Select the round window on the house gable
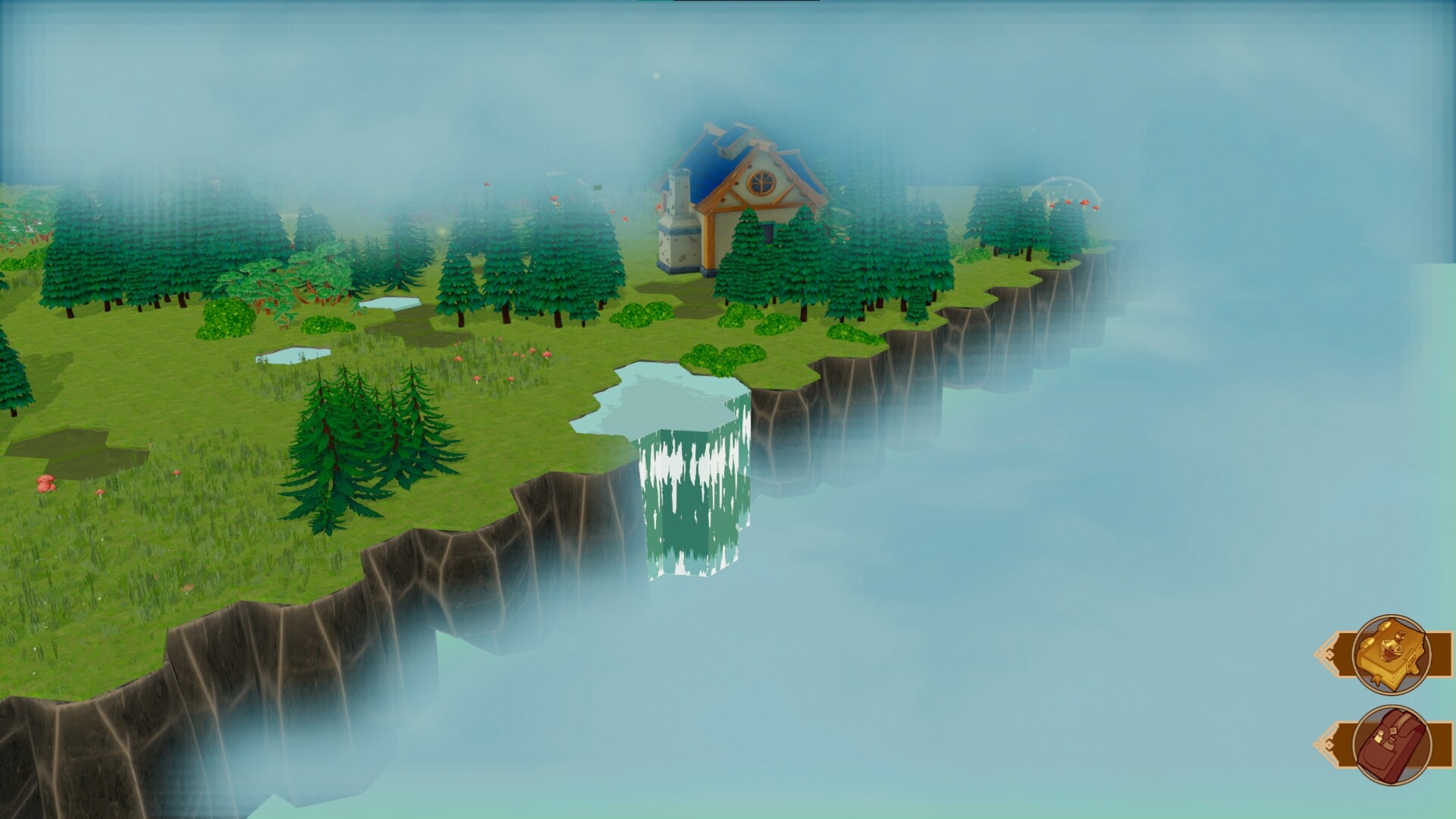This screenshot has width=1456, height=819. (x=761, y=182)
